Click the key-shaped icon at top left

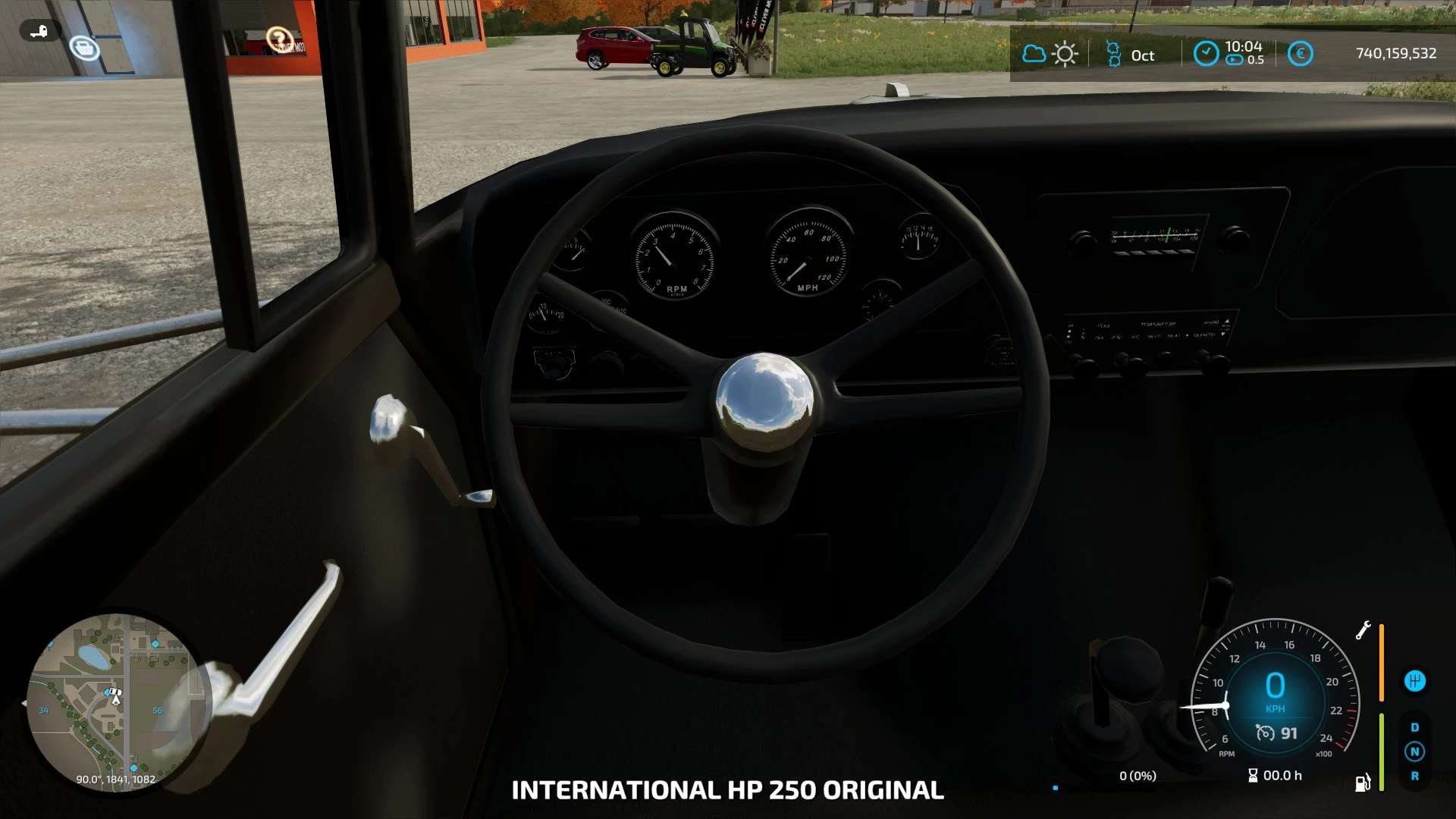[39, 31]
